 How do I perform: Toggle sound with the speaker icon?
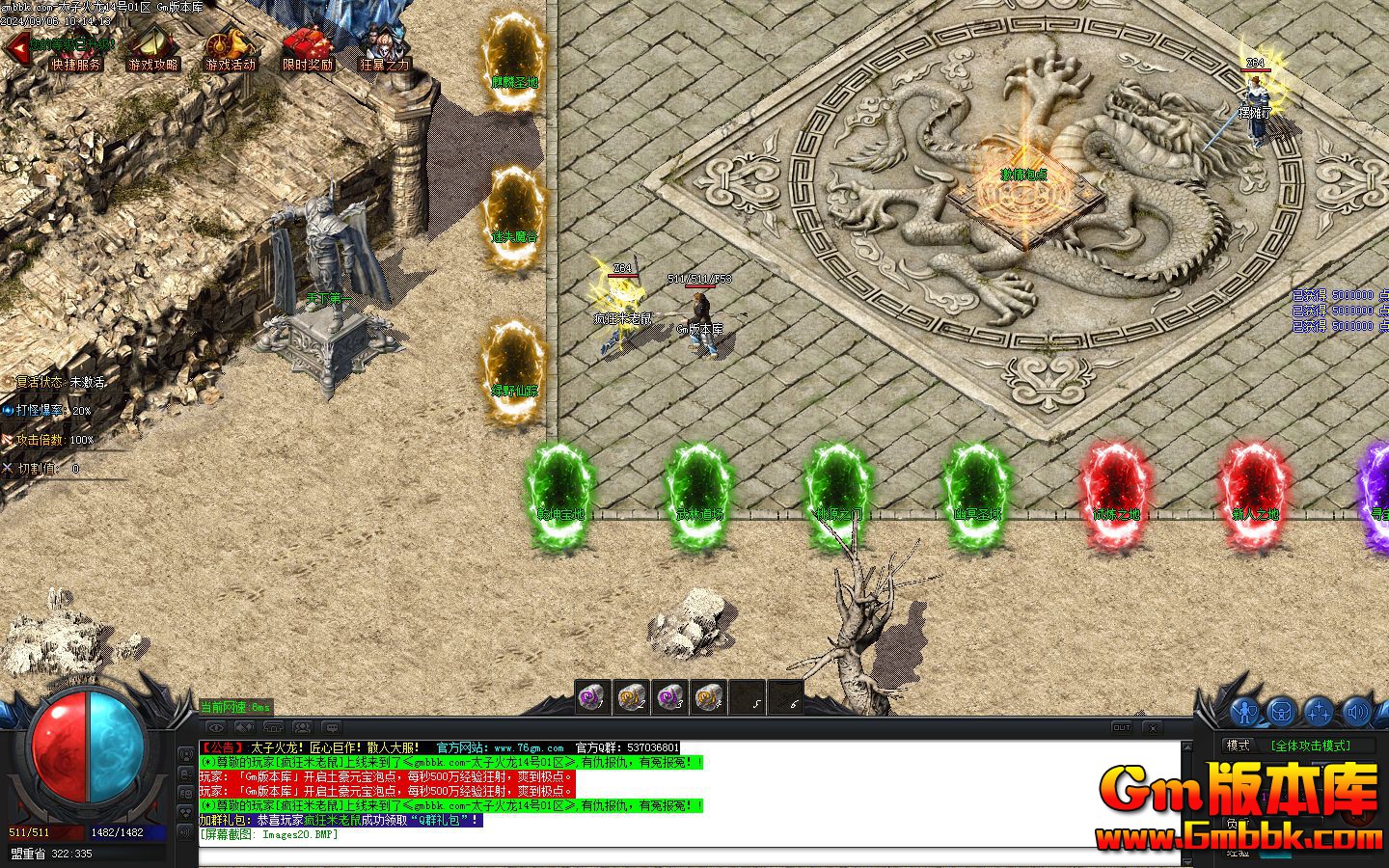coord(1355,712)
